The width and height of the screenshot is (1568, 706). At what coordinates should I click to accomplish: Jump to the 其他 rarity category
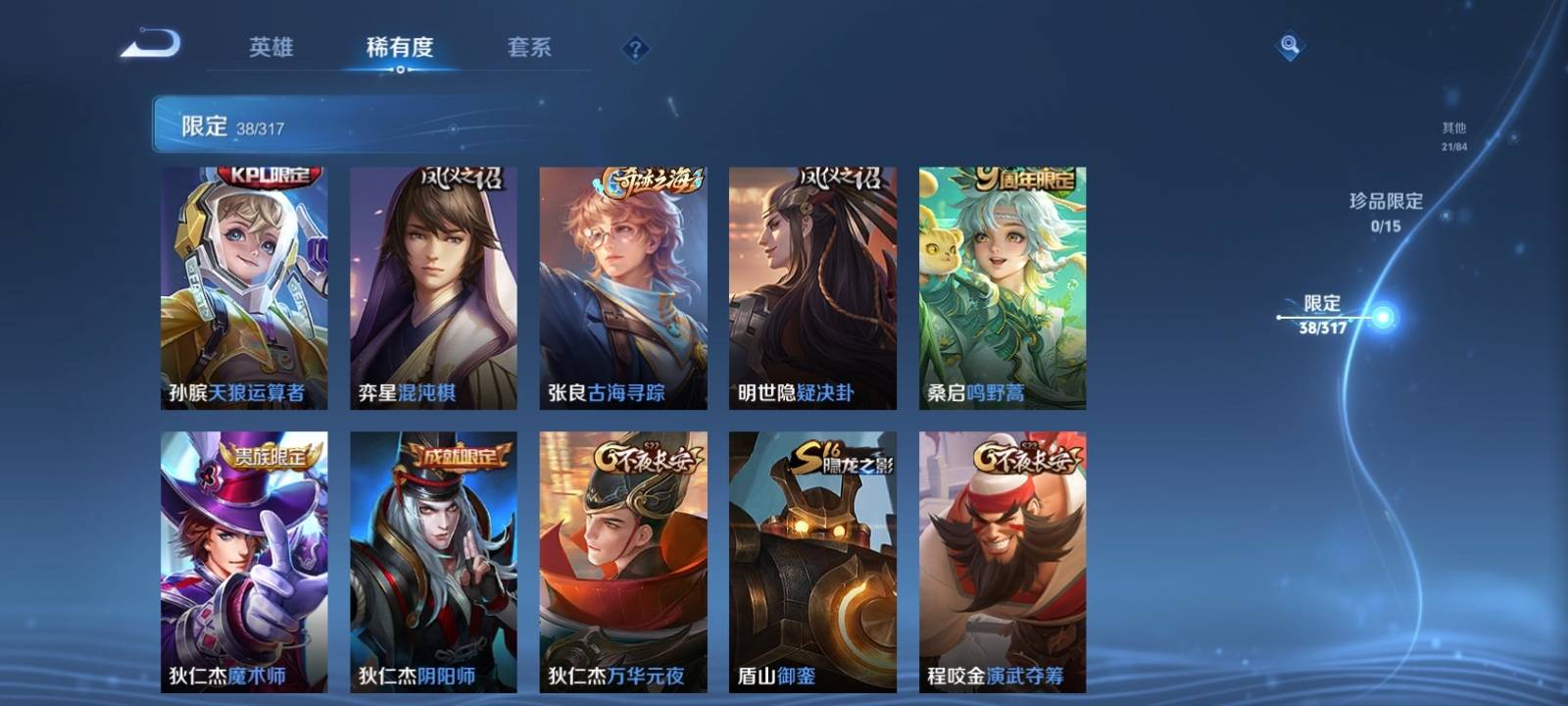pos(1453,135)
